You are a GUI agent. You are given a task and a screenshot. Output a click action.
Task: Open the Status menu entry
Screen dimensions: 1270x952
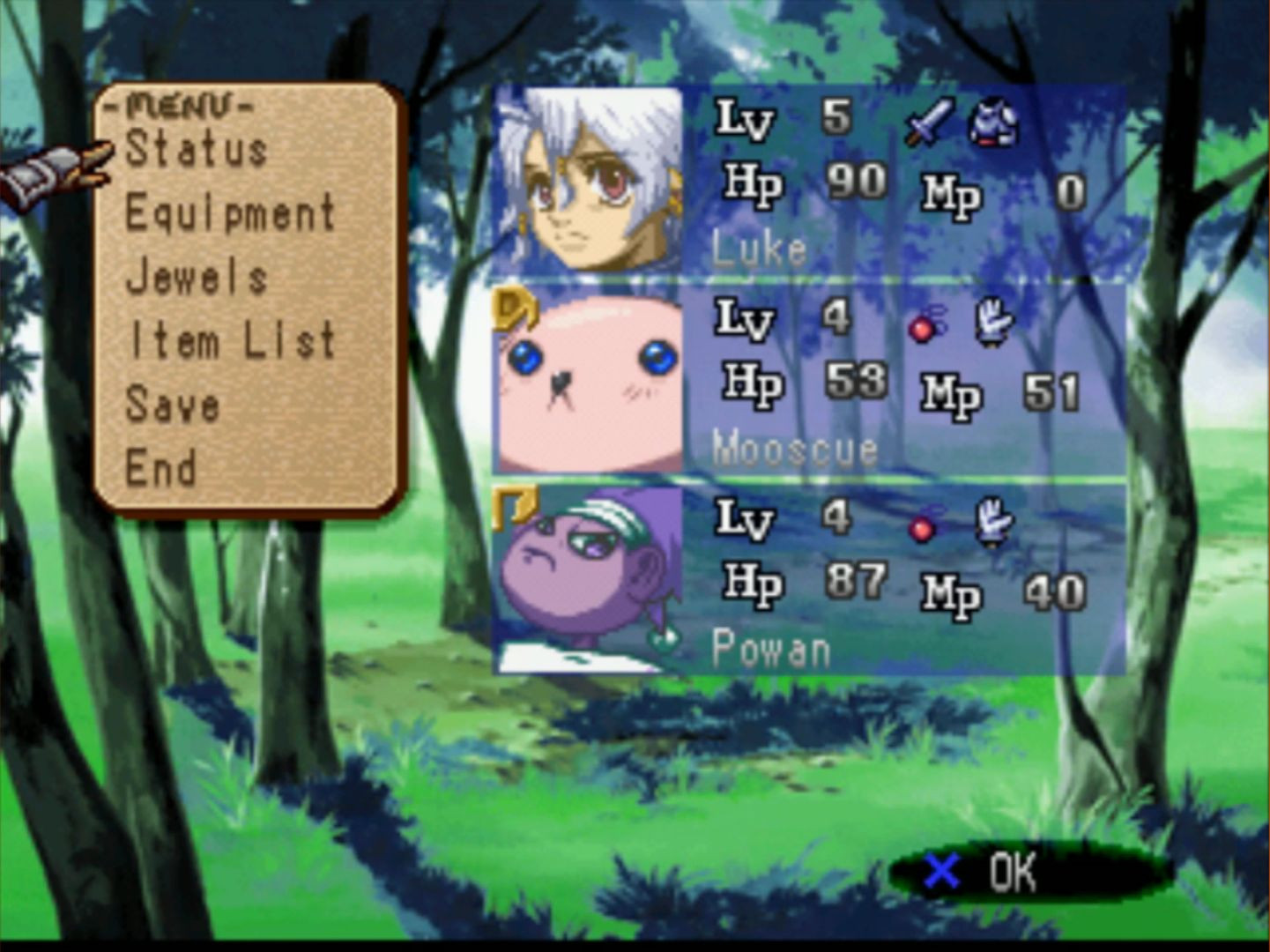[197, 149]
